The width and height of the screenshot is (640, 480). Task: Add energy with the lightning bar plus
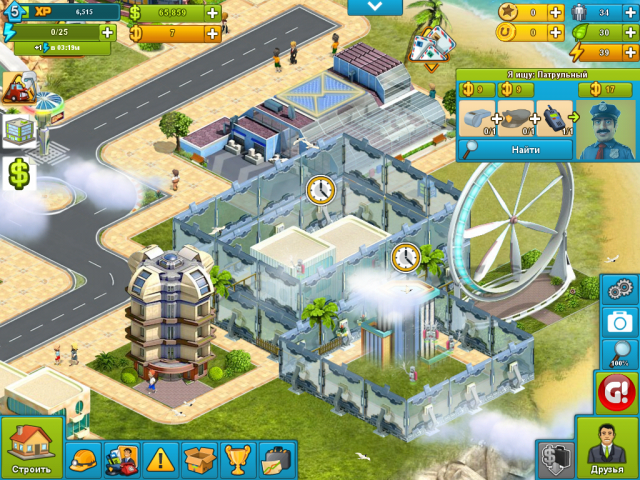click(107, 32)
